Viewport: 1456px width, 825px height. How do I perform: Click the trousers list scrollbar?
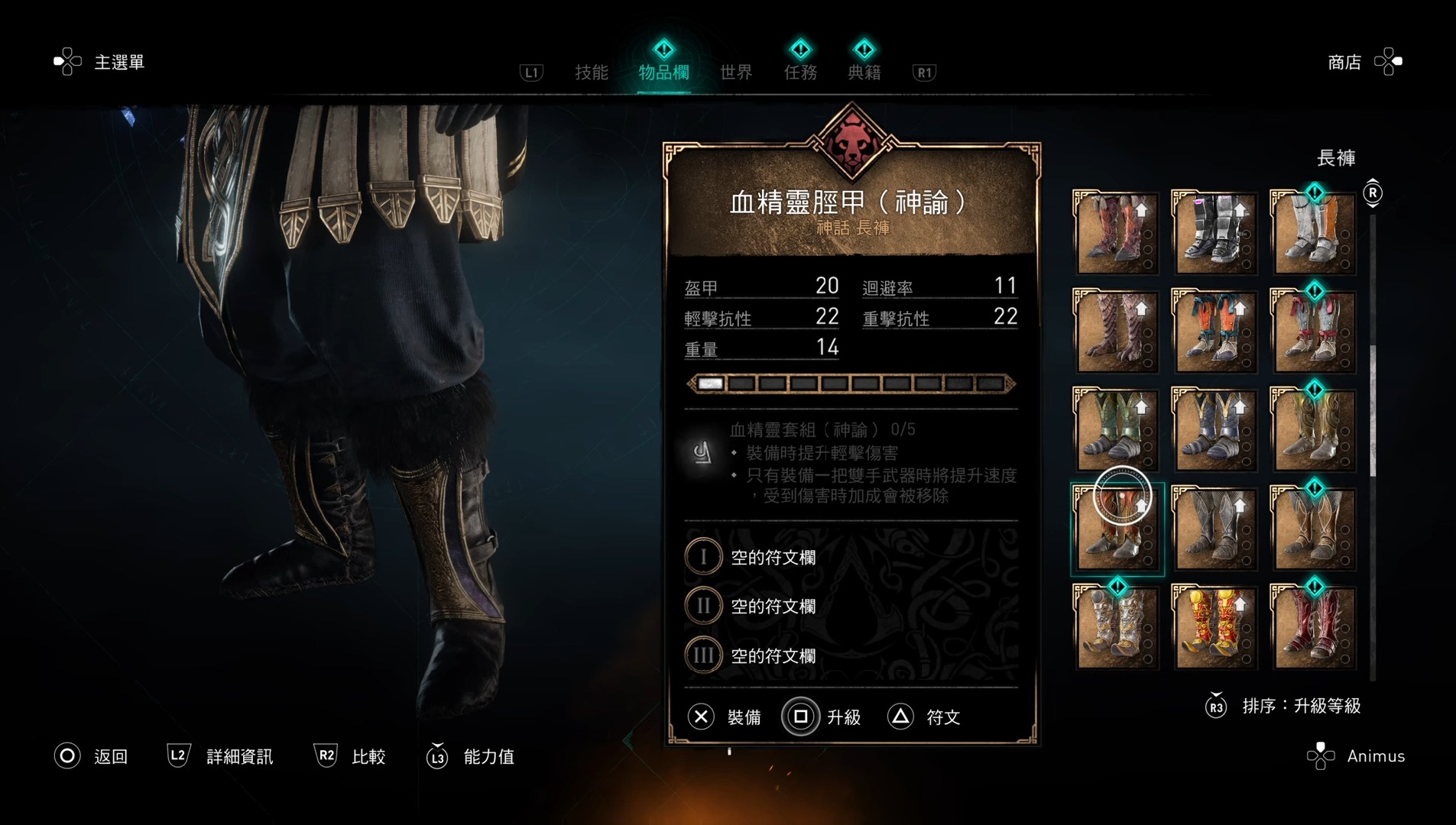1373,412
